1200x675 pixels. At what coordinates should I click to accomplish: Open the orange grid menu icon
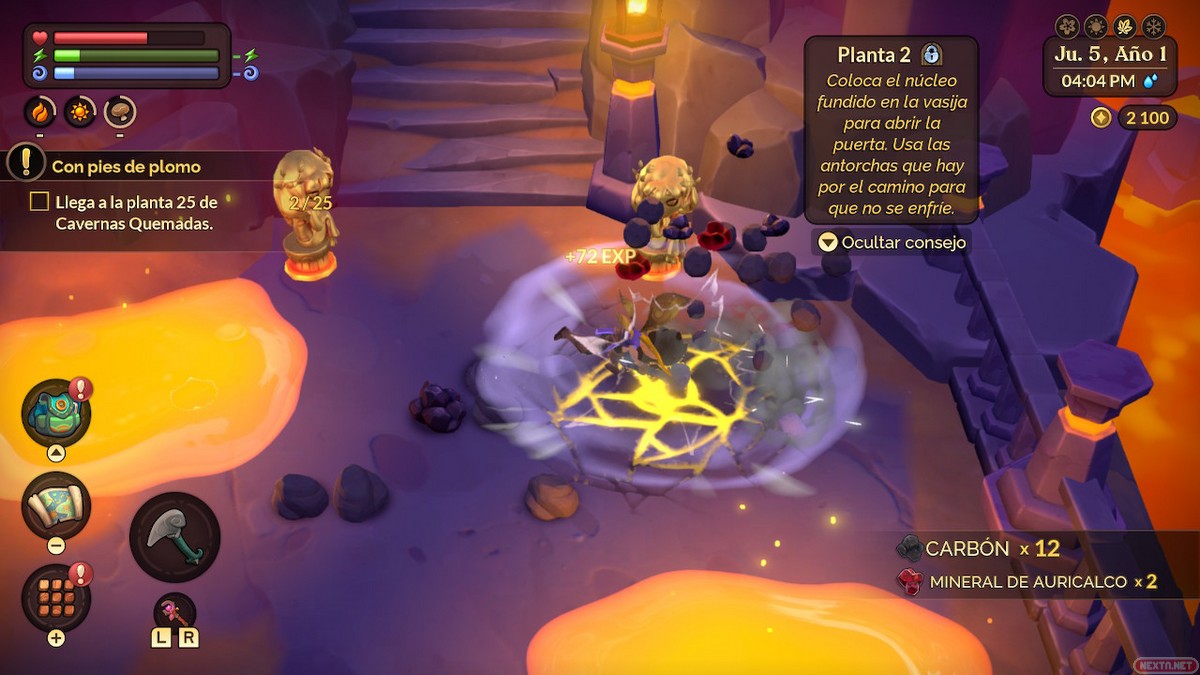[56, 597]
